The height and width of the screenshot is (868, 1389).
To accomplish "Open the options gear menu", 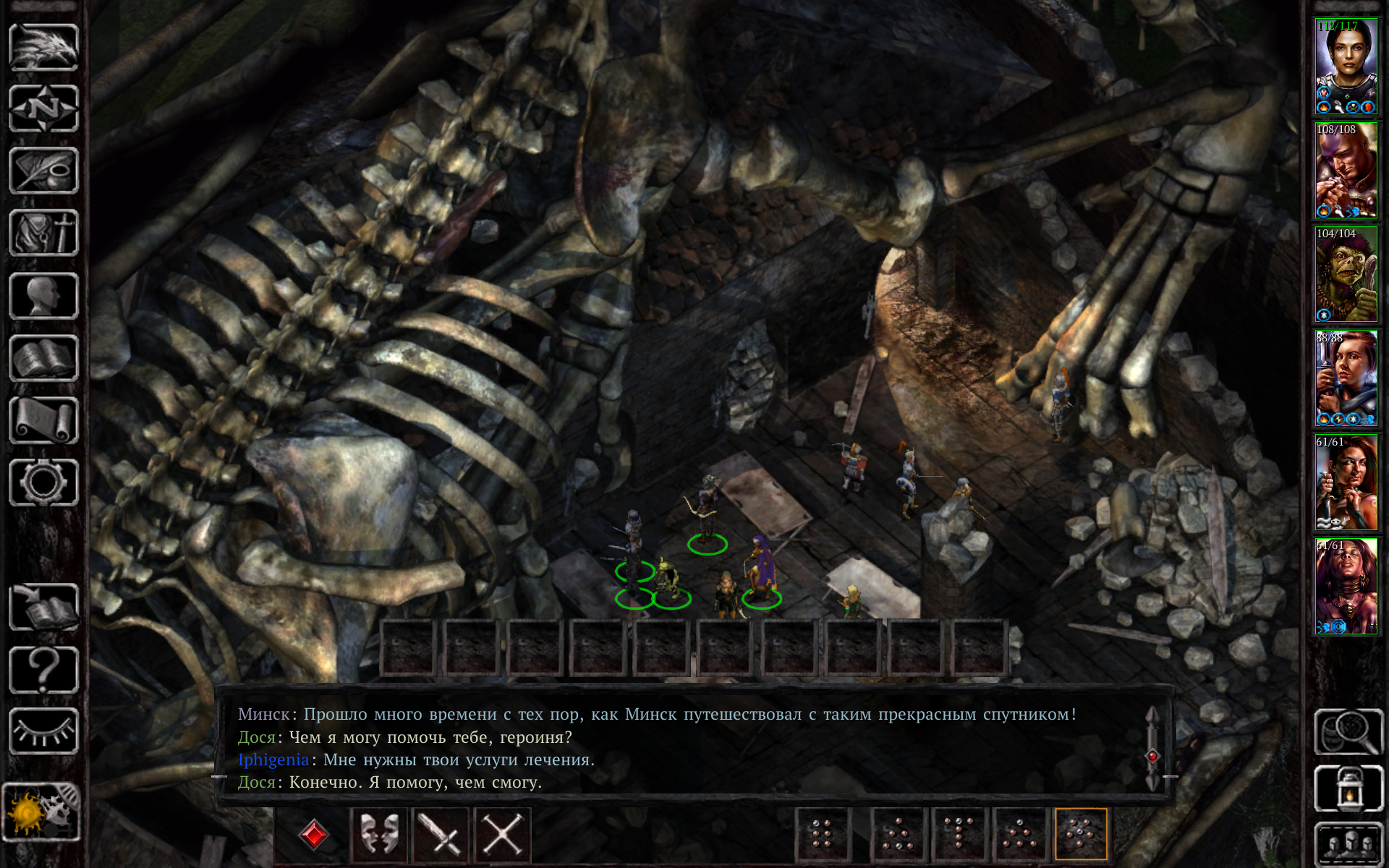I will (x=43, y=482).
